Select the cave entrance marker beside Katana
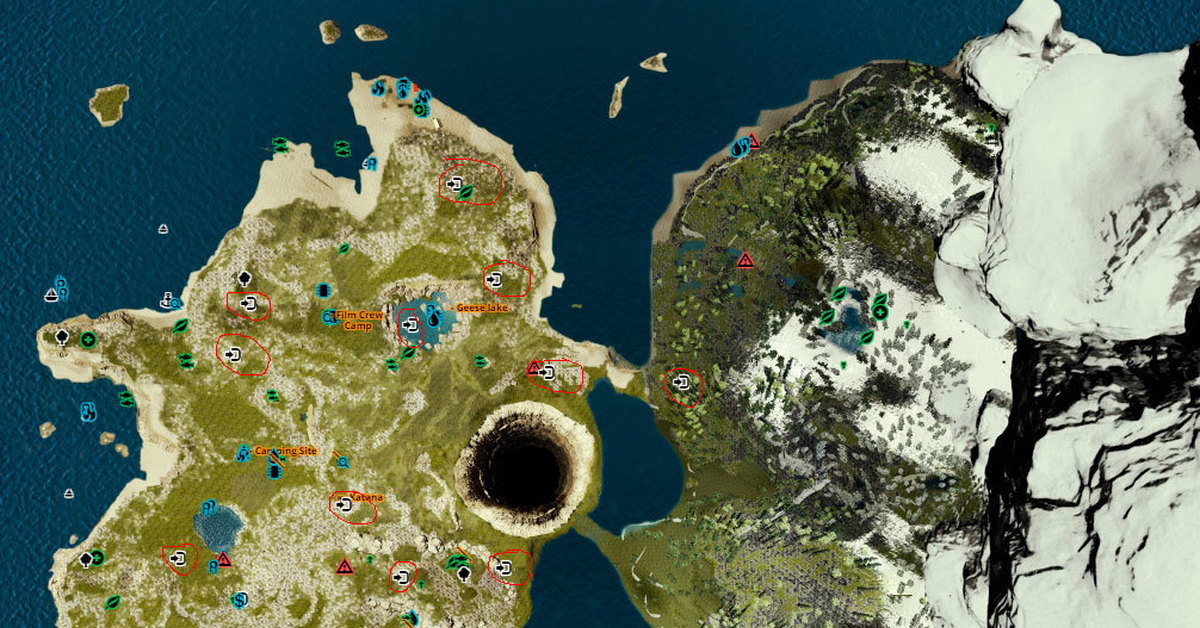The width and height of the screenshot is (1200, 628). coord(345,506)
